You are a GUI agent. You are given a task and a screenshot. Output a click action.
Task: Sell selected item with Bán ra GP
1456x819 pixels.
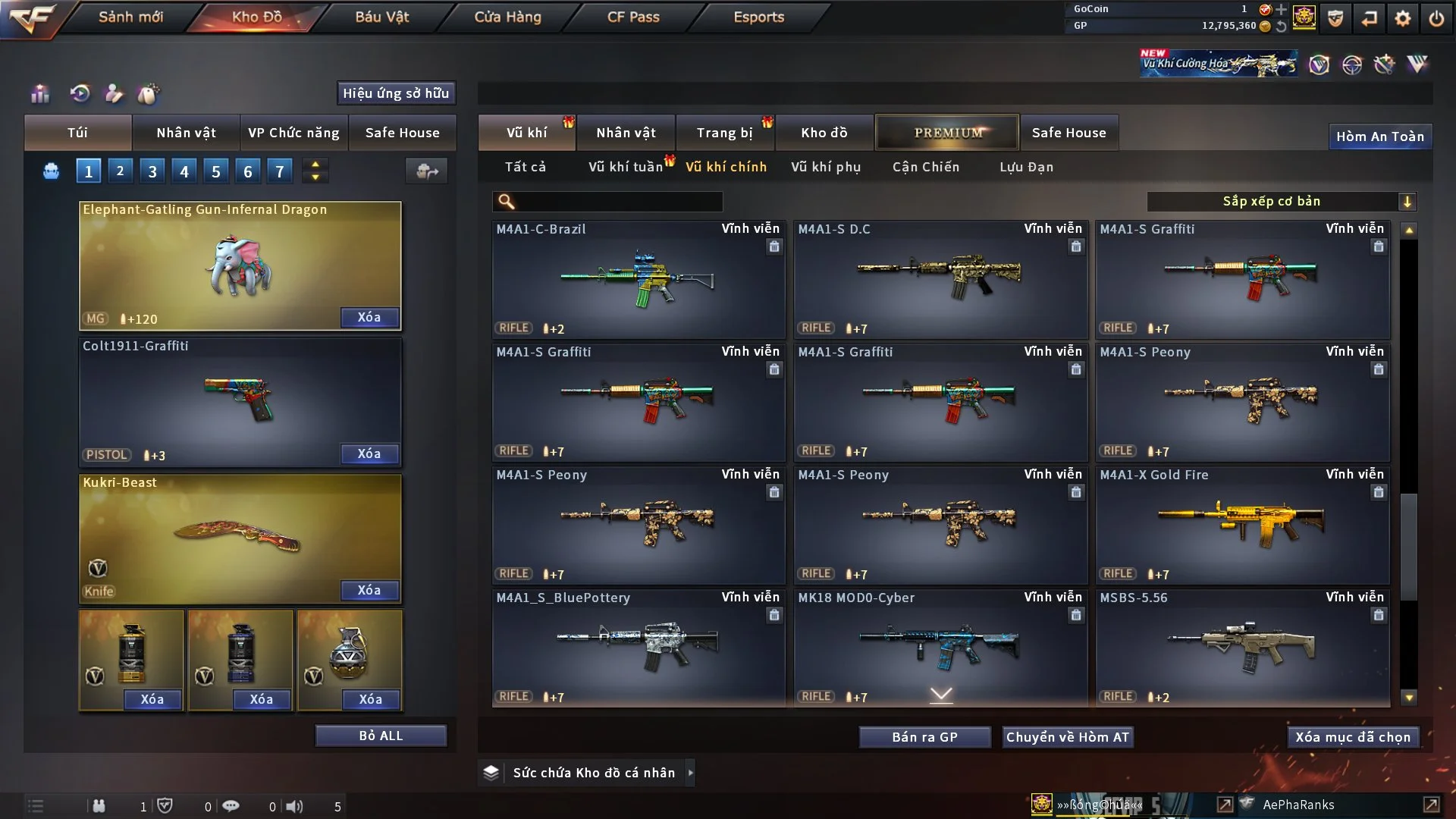coord(924,737)
